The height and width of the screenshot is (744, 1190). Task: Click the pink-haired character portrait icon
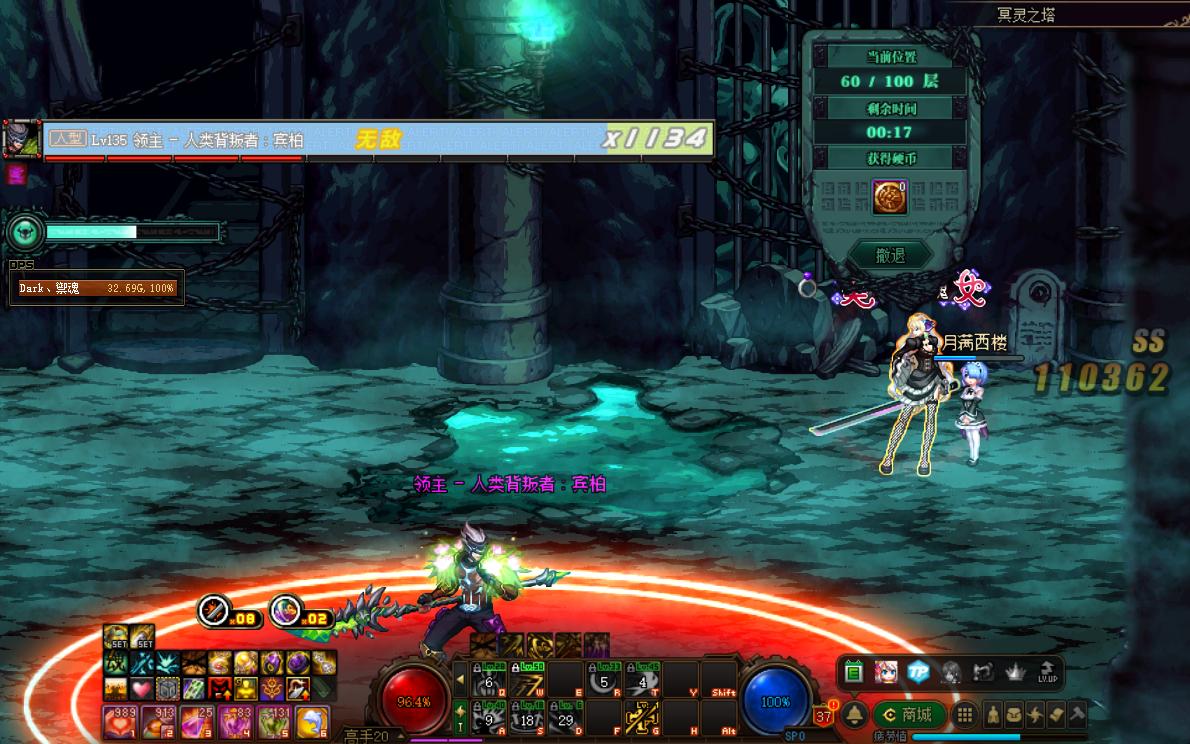pyautogui.click(x=885, y=672)
